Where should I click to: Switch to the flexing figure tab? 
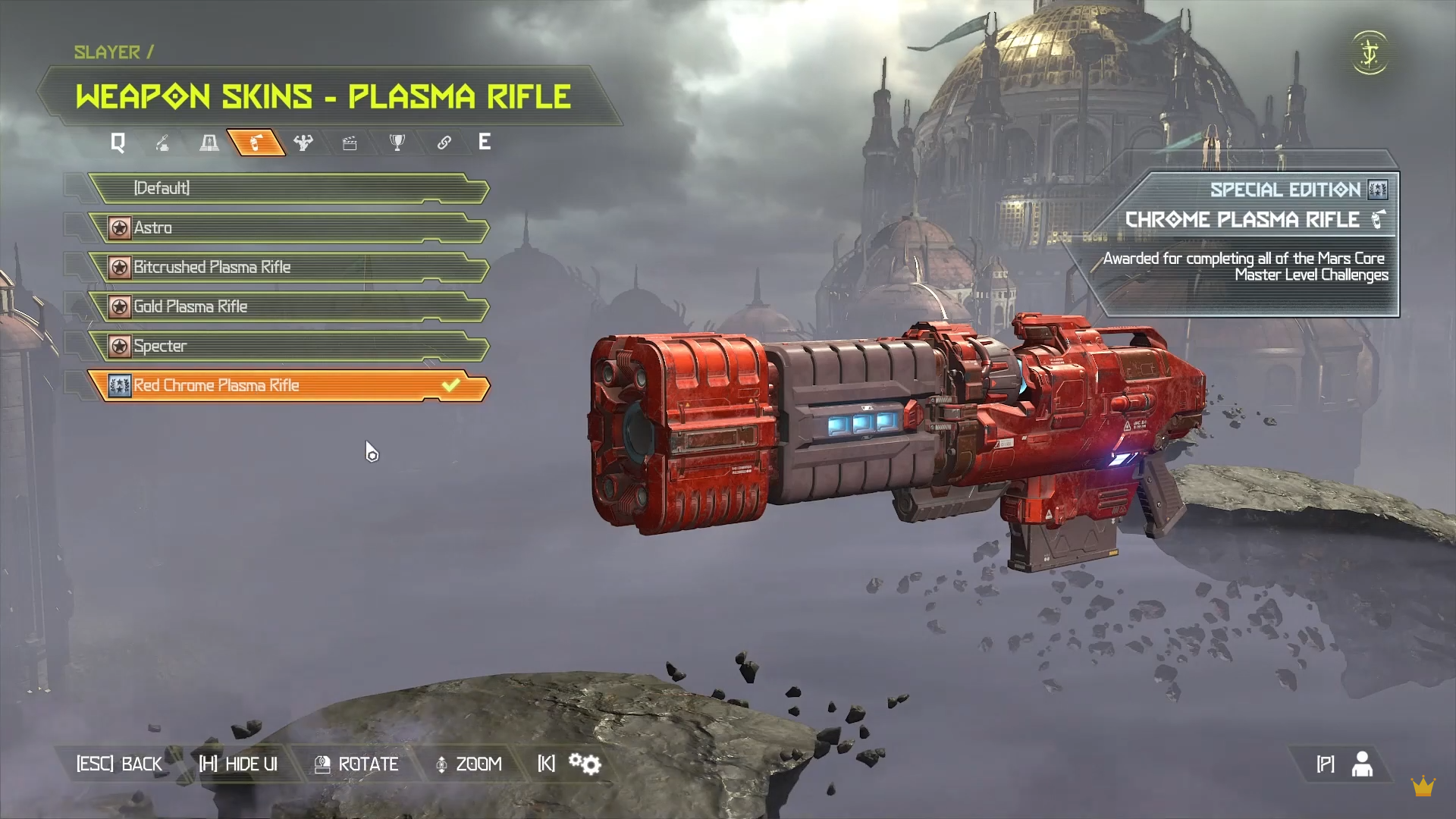coord(303,143)
